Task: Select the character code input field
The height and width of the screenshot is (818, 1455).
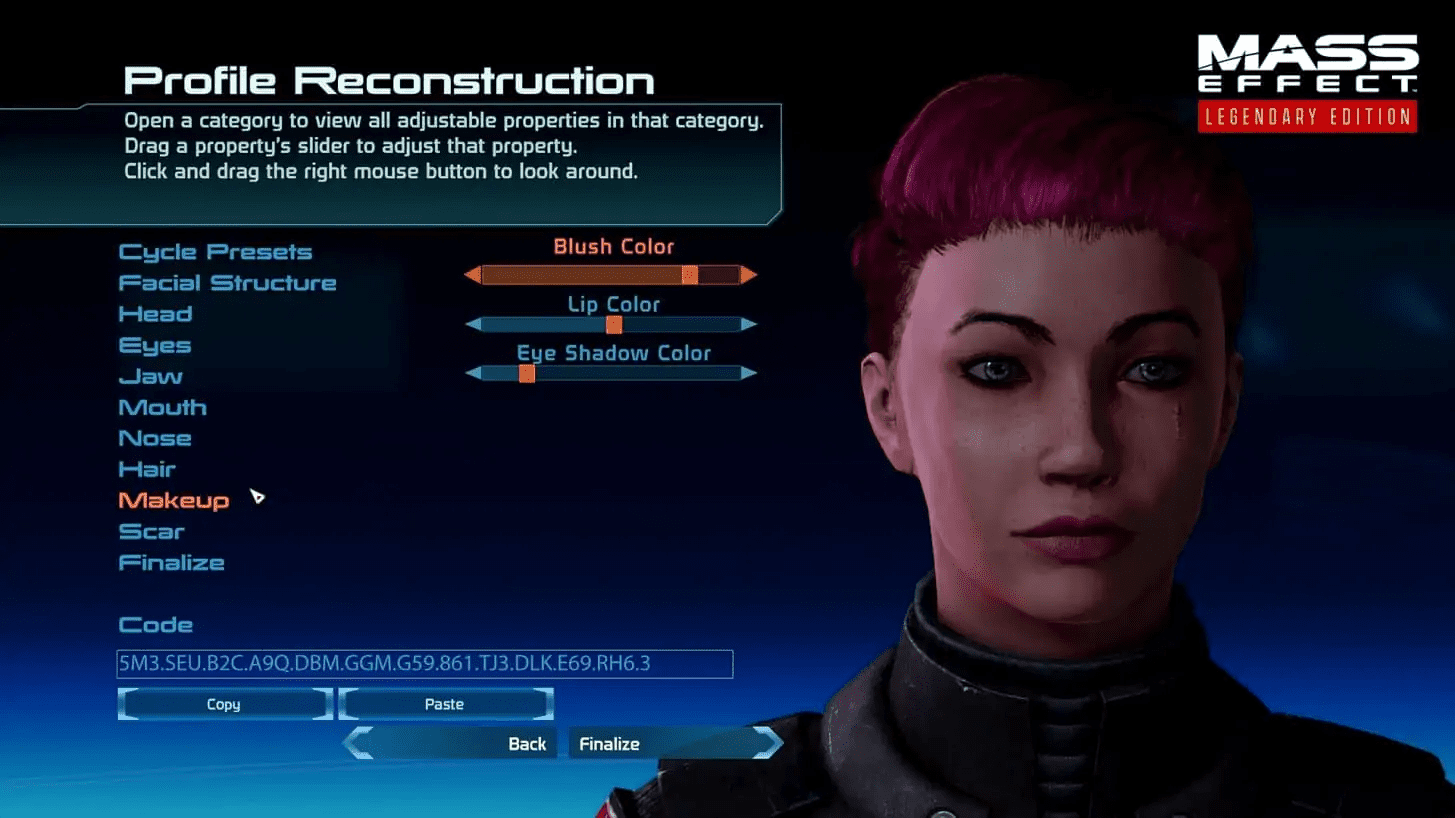Action: (x=424, y=664)
